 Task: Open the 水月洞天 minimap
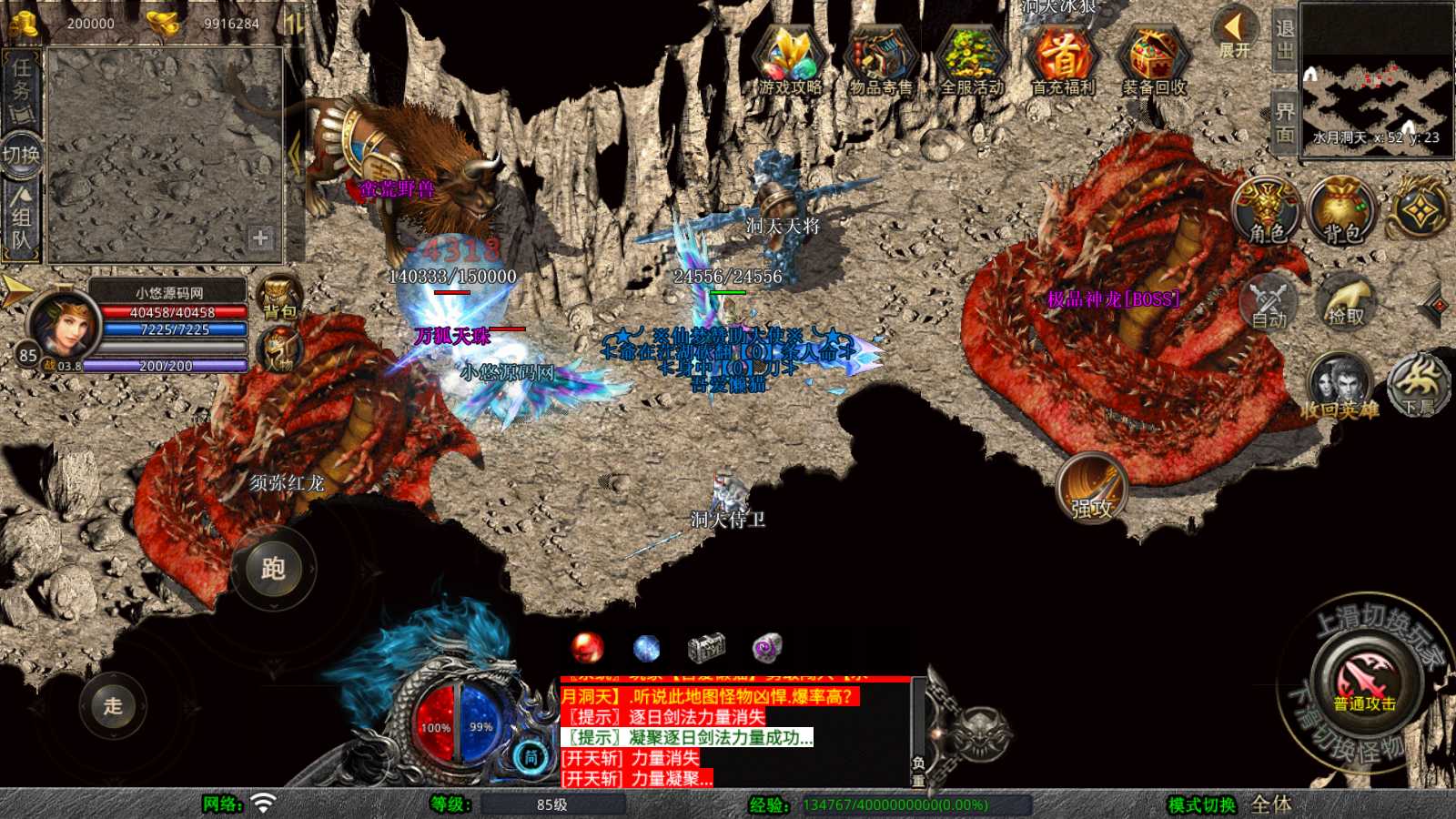click(1376, 82)
